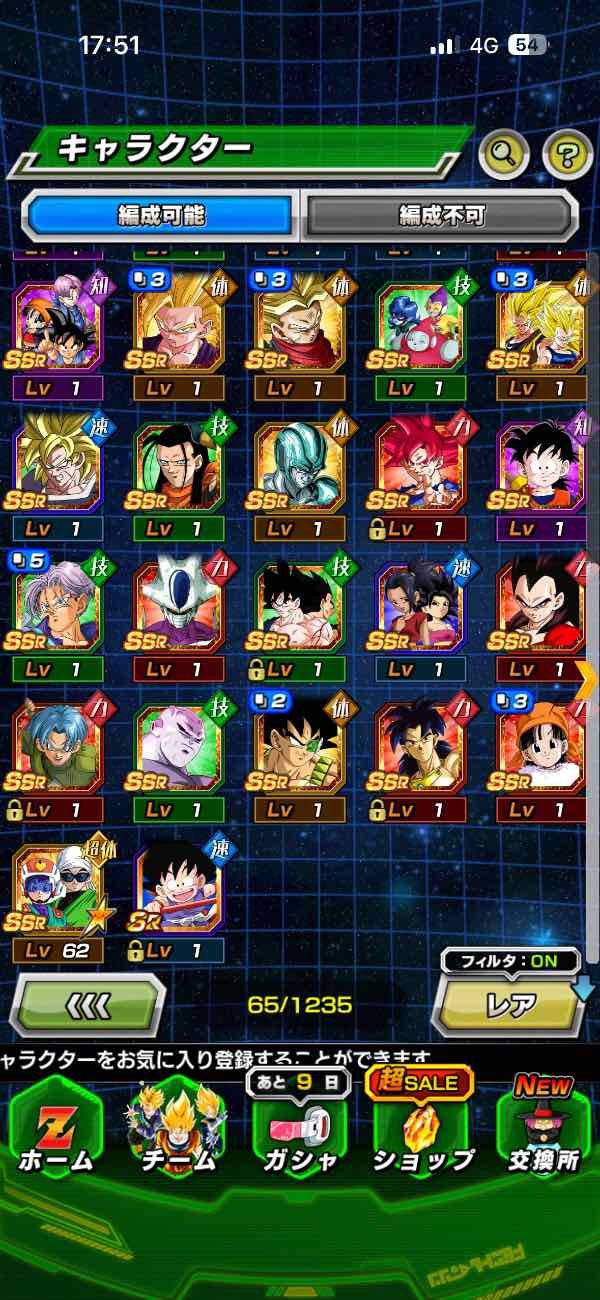This screenshot has height=1300, width=600.
Task: Open the magnifying glass search
Action: 504,154
